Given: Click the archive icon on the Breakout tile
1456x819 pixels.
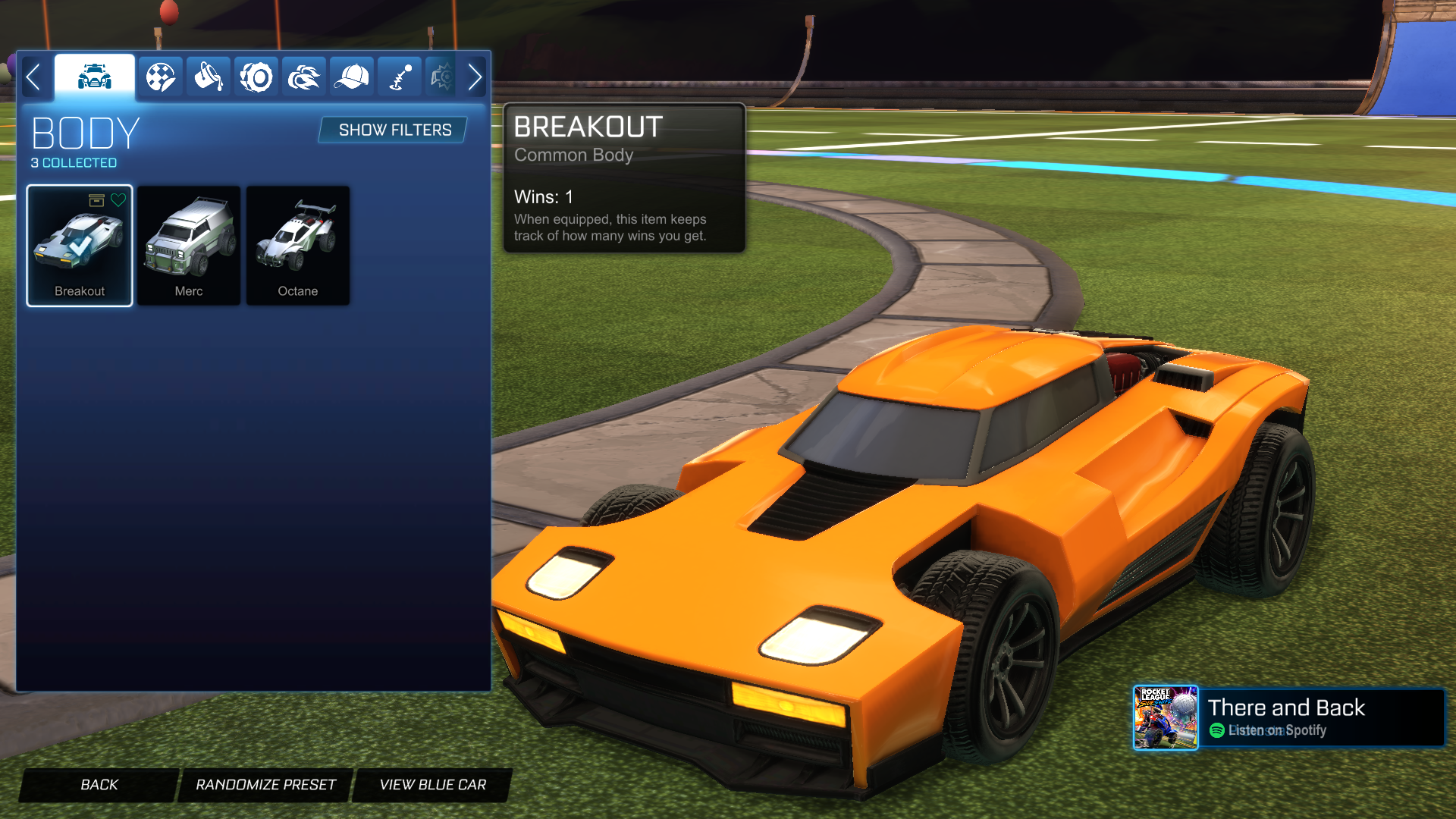Looking at the screenshot, I should click(96, 200).
